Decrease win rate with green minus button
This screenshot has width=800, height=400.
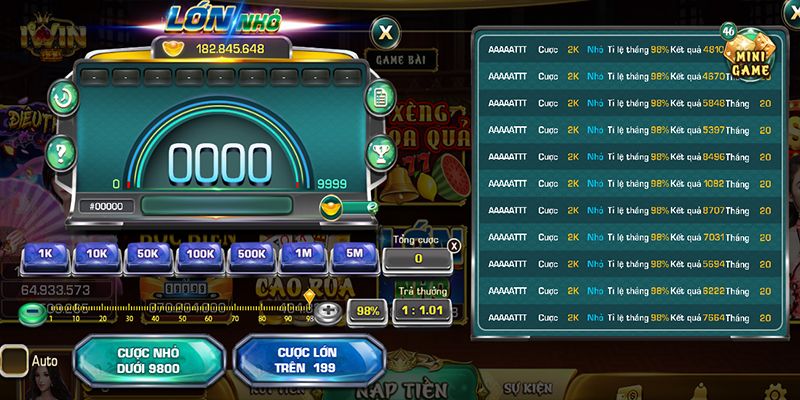pos(33,312)
